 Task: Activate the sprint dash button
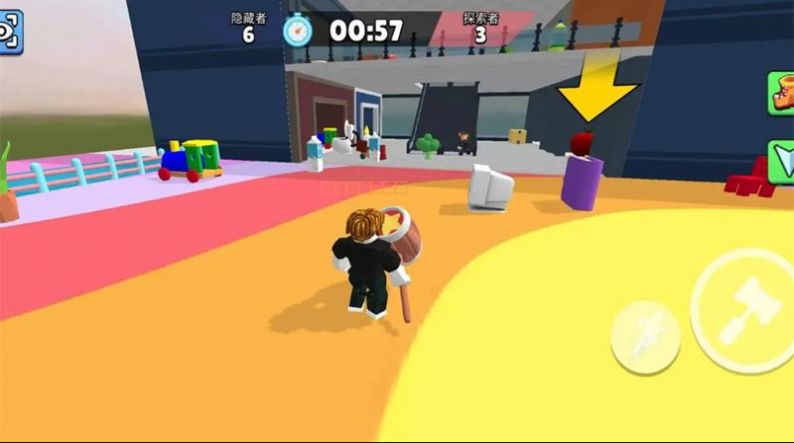point(645,335)
